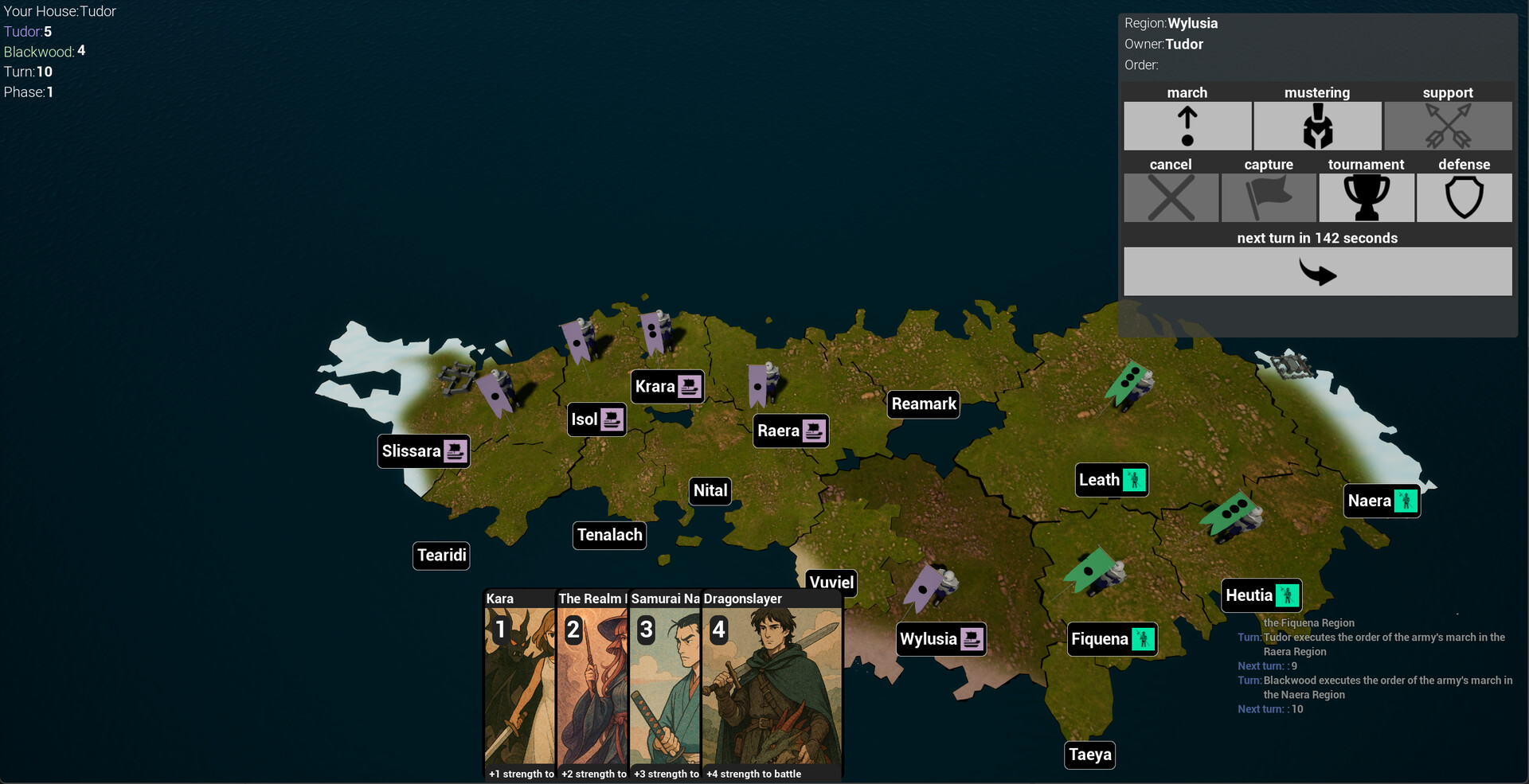Click the end-turn curved arrow button
Viewport: 1529px width, 784px height.
[x=1318, y=271]
